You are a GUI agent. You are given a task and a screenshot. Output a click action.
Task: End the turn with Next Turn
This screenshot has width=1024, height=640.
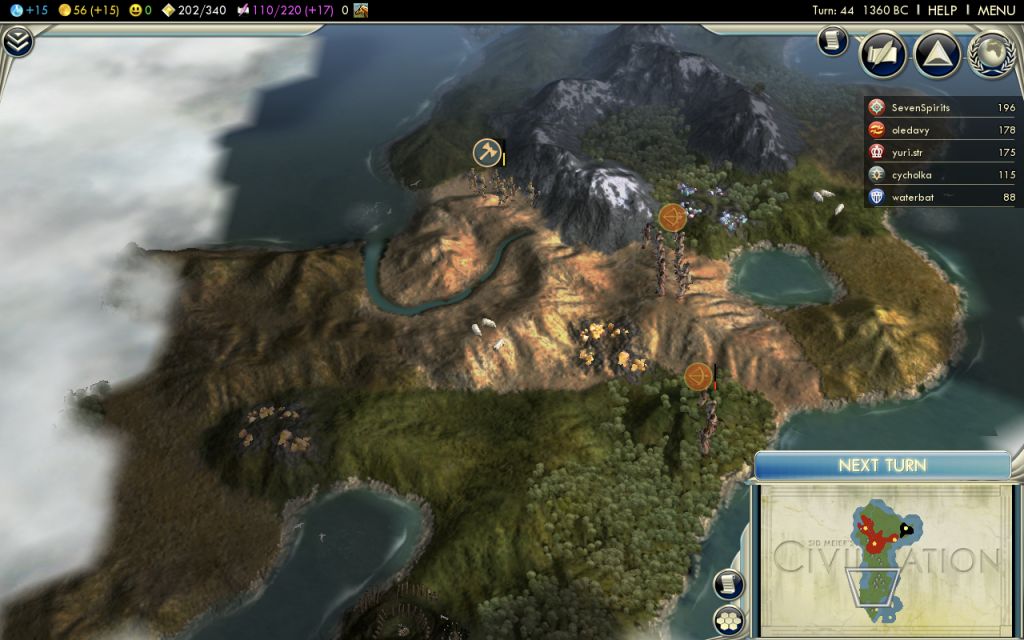click(882, 465)
